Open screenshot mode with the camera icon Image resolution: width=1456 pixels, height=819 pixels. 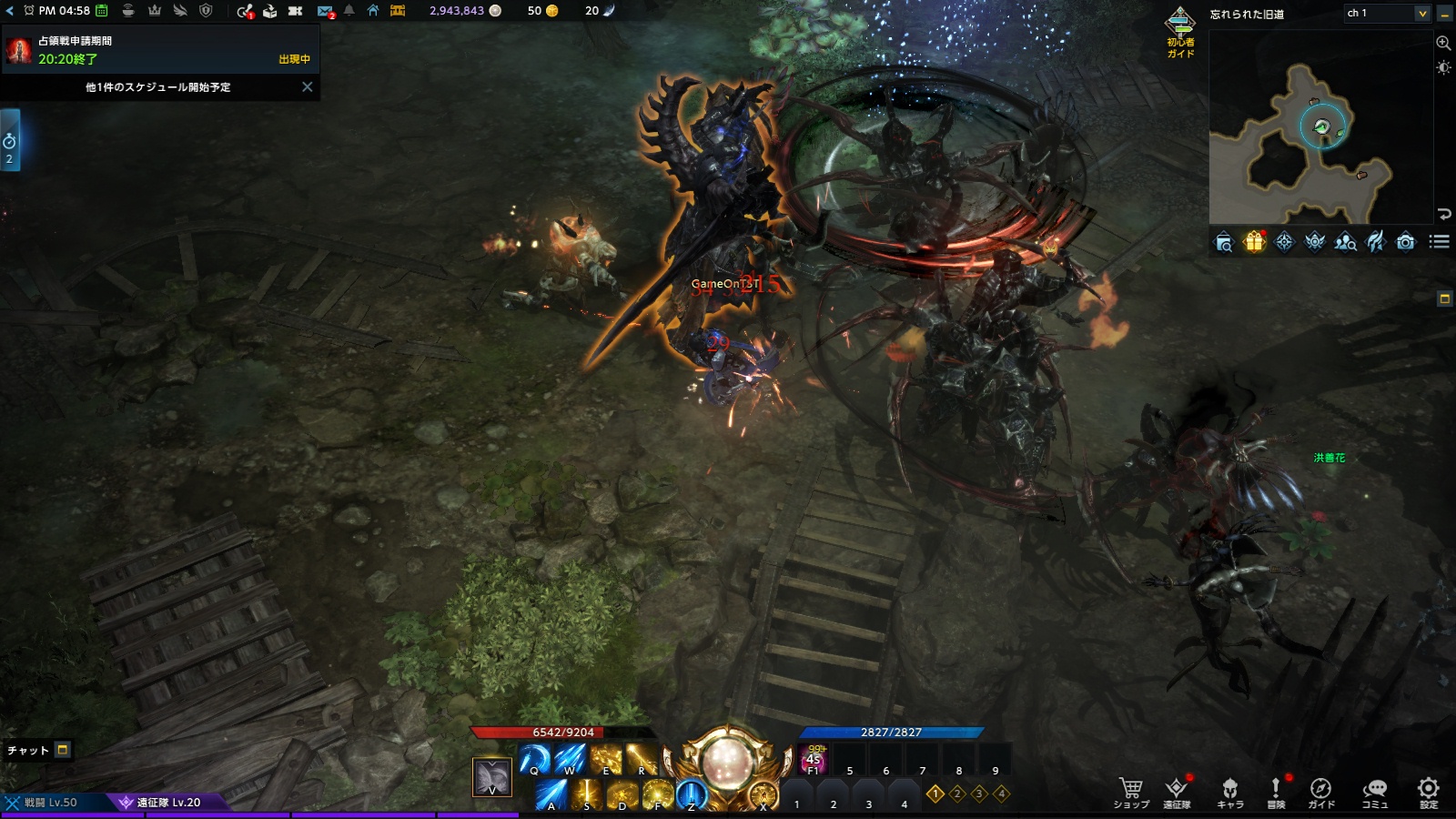point(1406,241)
